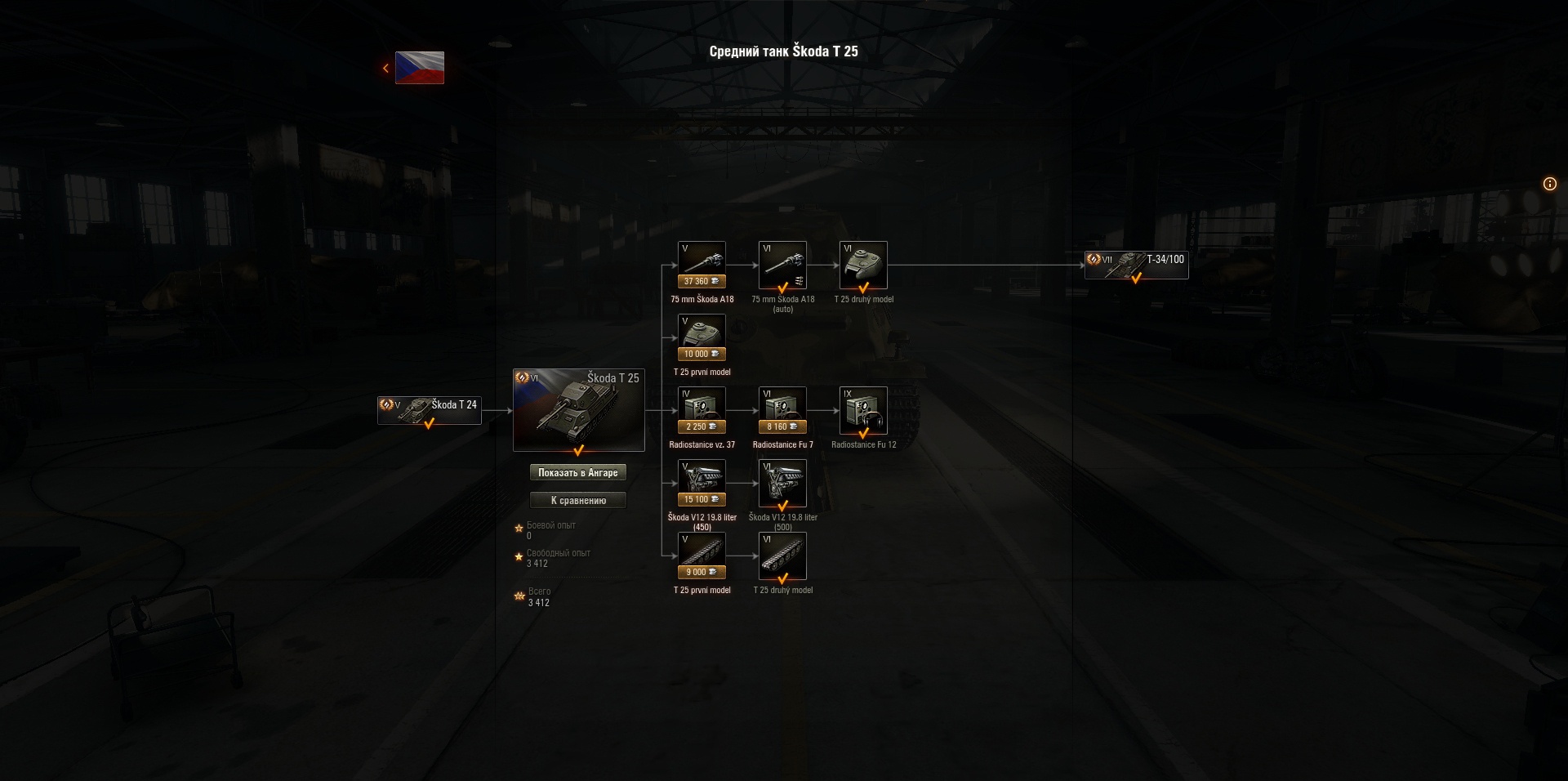
Task: Select the Škoda T 24 tank card
Action: click(429, 409)
